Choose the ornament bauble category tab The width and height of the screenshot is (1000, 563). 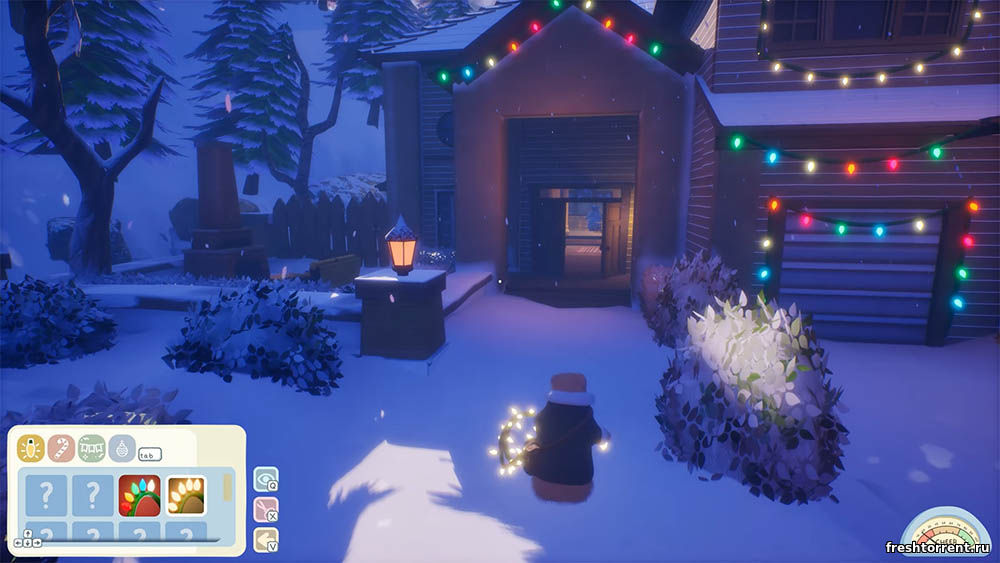[x=122, y=449]
